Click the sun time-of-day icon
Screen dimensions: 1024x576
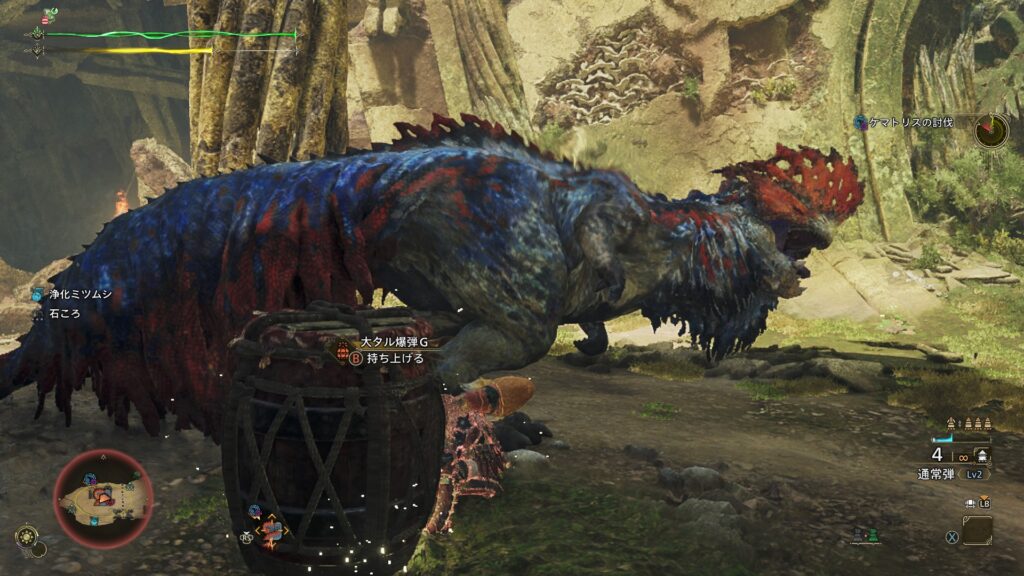click(28, 536)
